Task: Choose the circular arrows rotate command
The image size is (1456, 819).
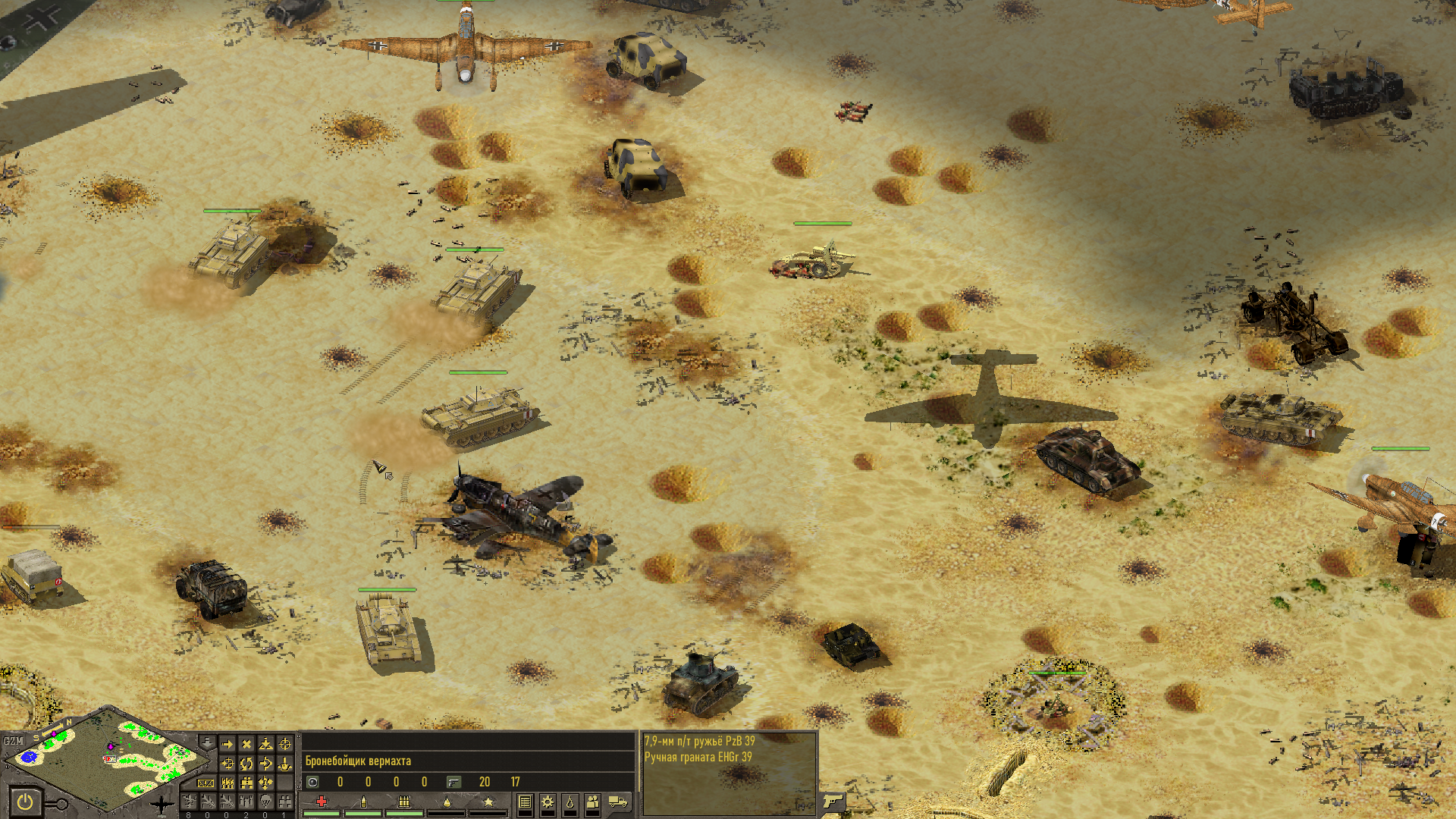Action: [x=246, y=764]
